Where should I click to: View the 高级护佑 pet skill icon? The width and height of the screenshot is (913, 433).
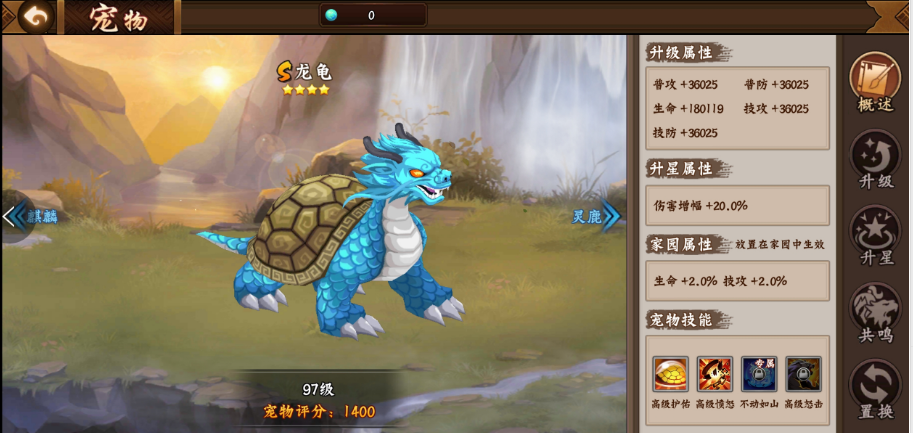coord(670,374)
